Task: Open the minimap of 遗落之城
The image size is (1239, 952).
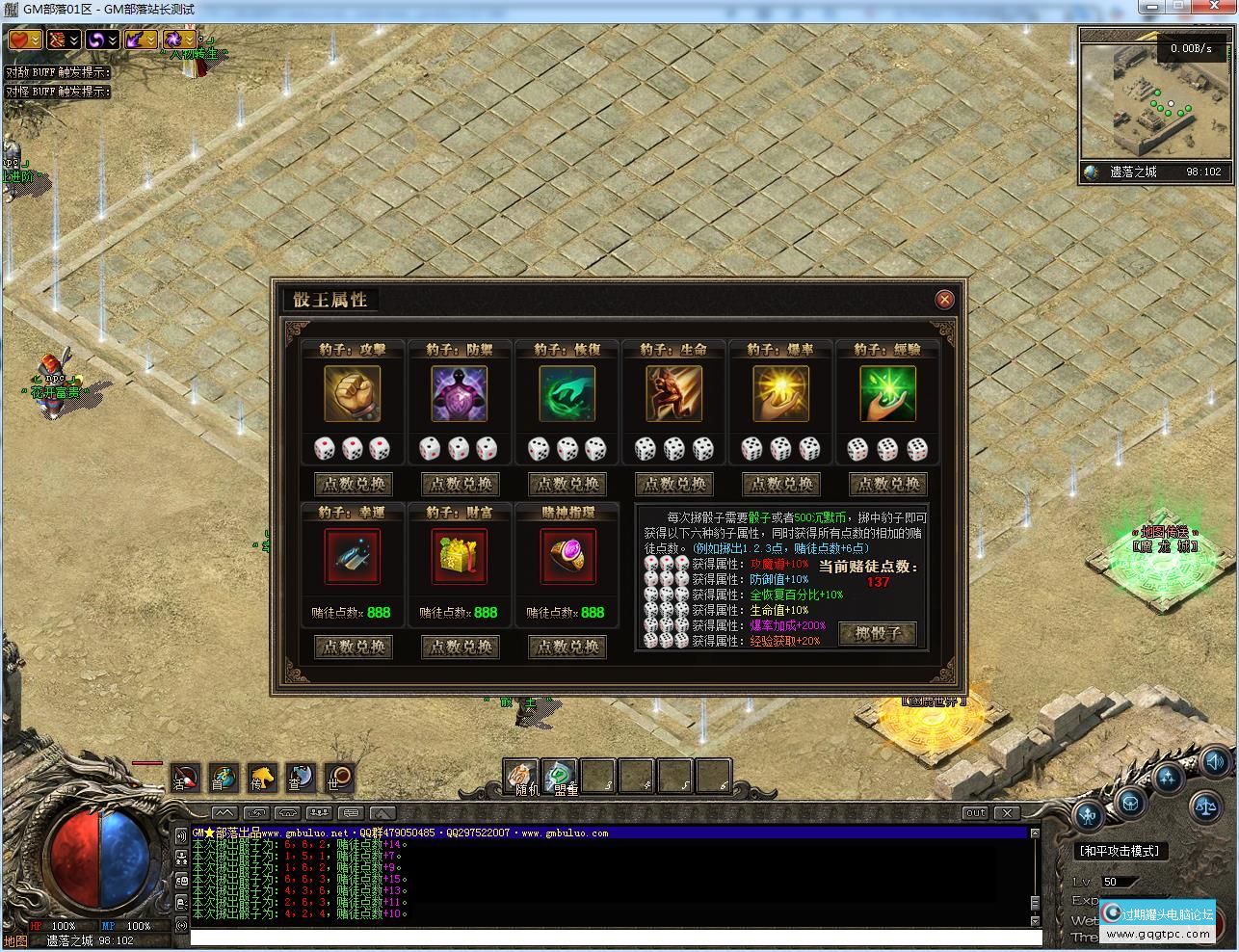Action: (1154, 94)
